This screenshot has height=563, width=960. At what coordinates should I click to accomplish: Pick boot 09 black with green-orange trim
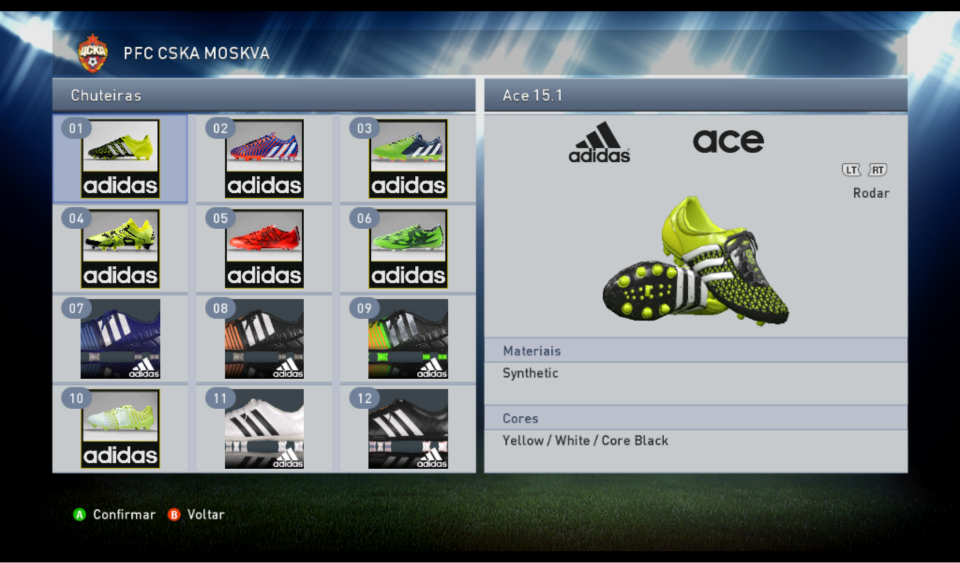408,338
